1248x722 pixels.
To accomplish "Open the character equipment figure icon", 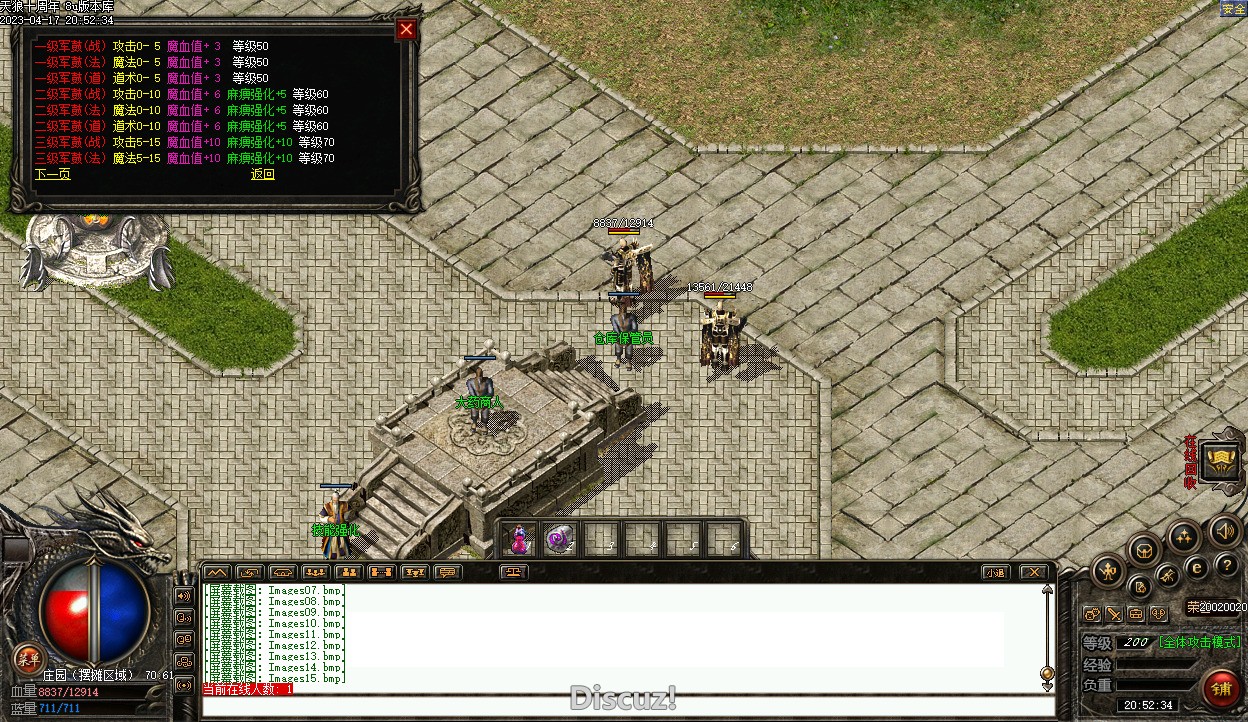I will click(1108, 572).
